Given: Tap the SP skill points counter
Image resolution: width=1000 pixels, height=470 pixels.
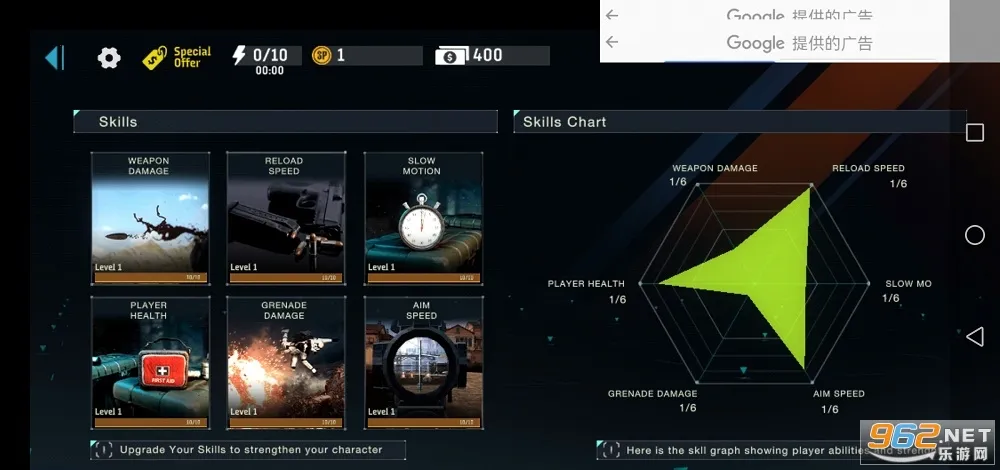Looking at the screenshot, I should tap(365, 56).
